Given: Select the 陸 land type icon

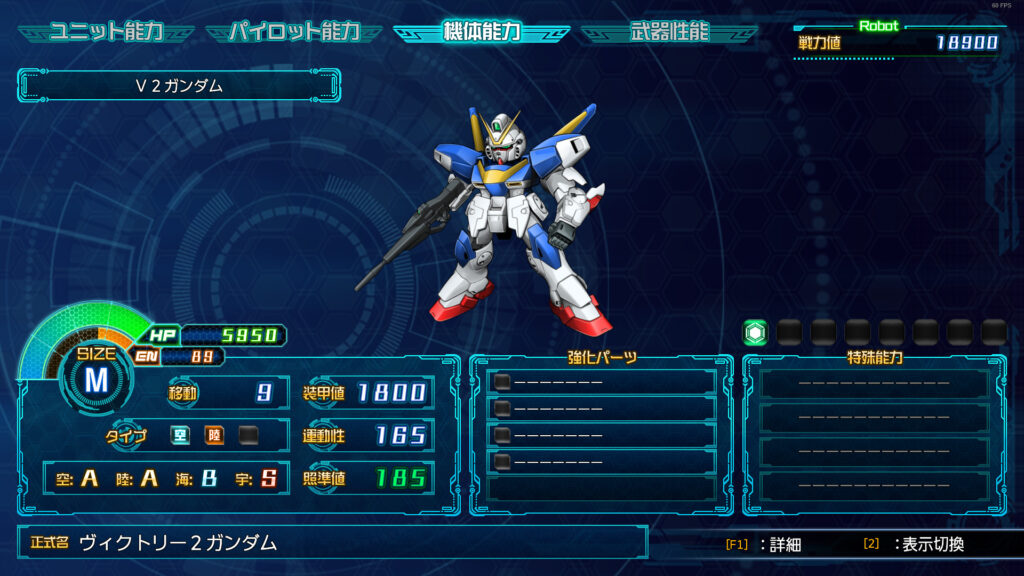Looking at the screenshot, I should point(214,435).
